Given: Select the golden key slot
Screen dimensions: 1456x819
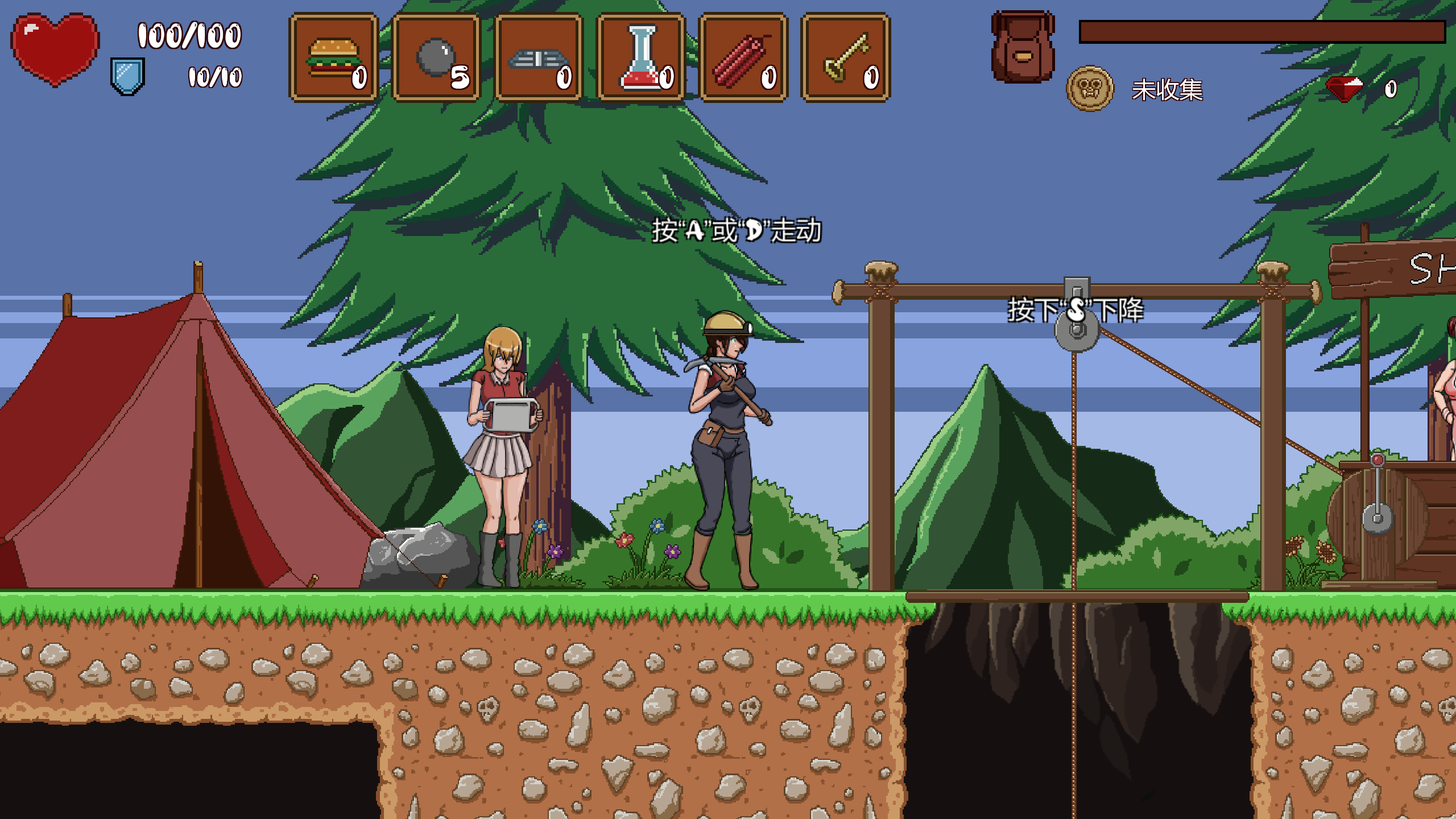Looking at the screenshot, I should pyautogui.click(x=846, y=57).
